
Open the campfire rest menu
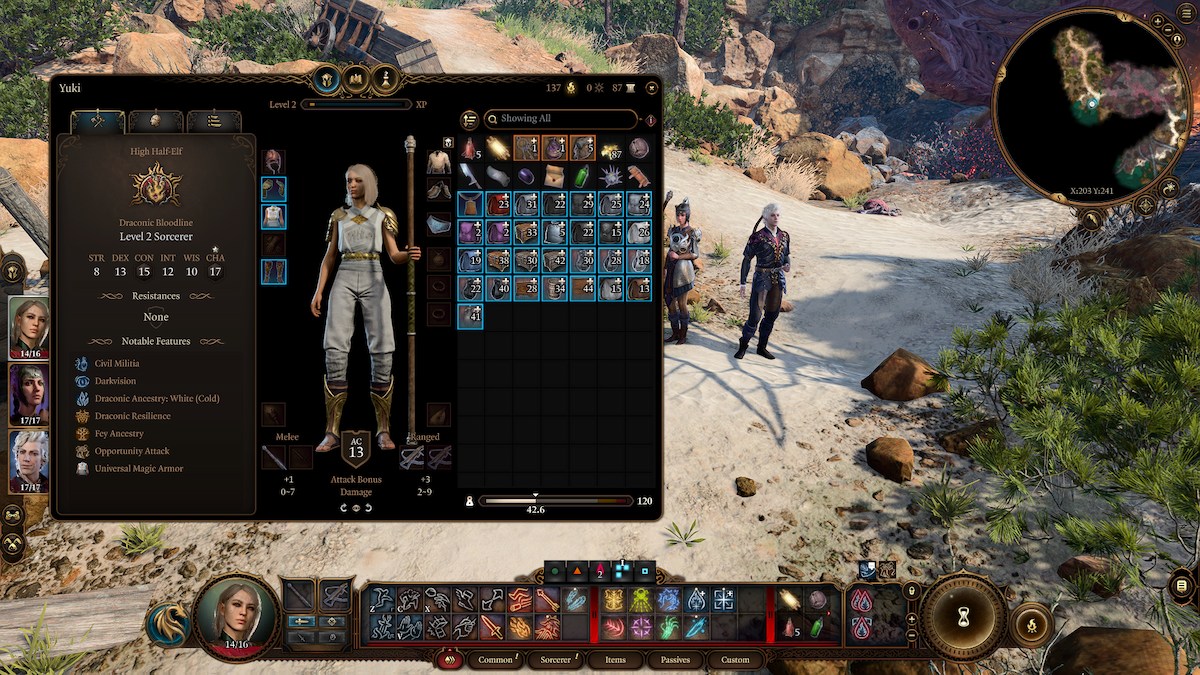click(1032, 625)
